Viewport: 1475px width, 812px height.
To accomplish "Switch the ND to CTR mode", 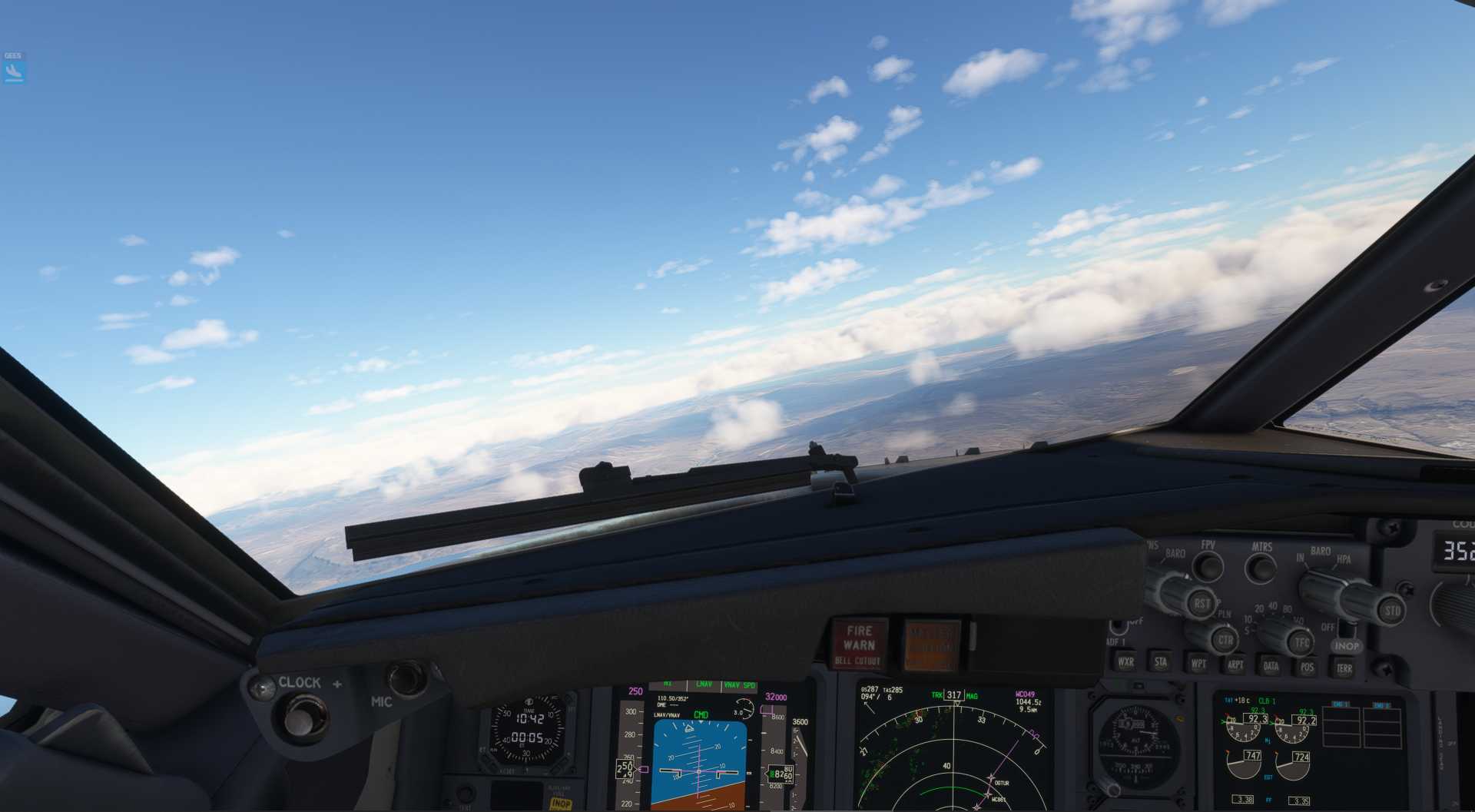I will point(1226,639).
